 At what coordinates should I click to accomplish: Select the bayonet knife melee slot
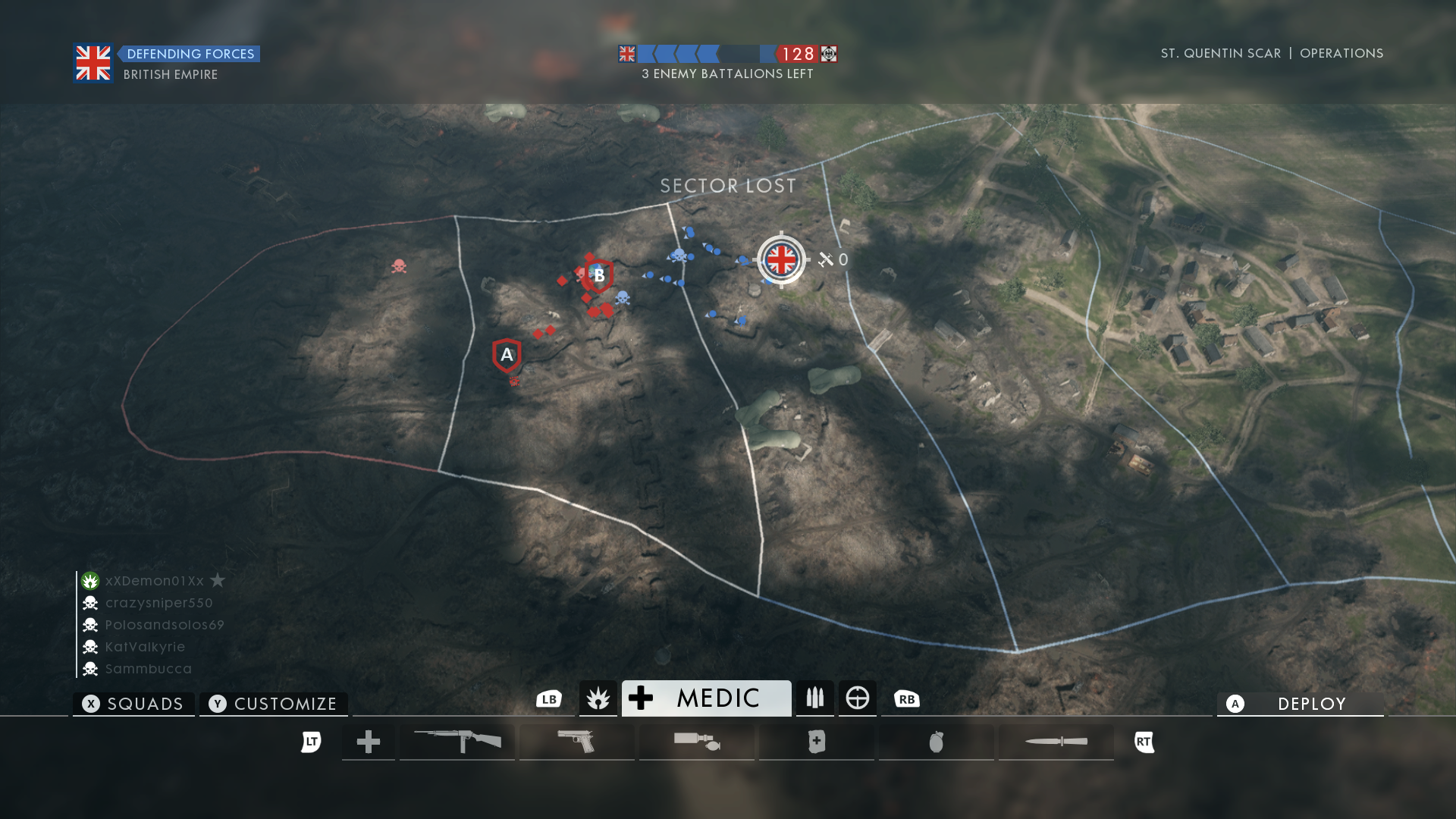click(1055, 742)
